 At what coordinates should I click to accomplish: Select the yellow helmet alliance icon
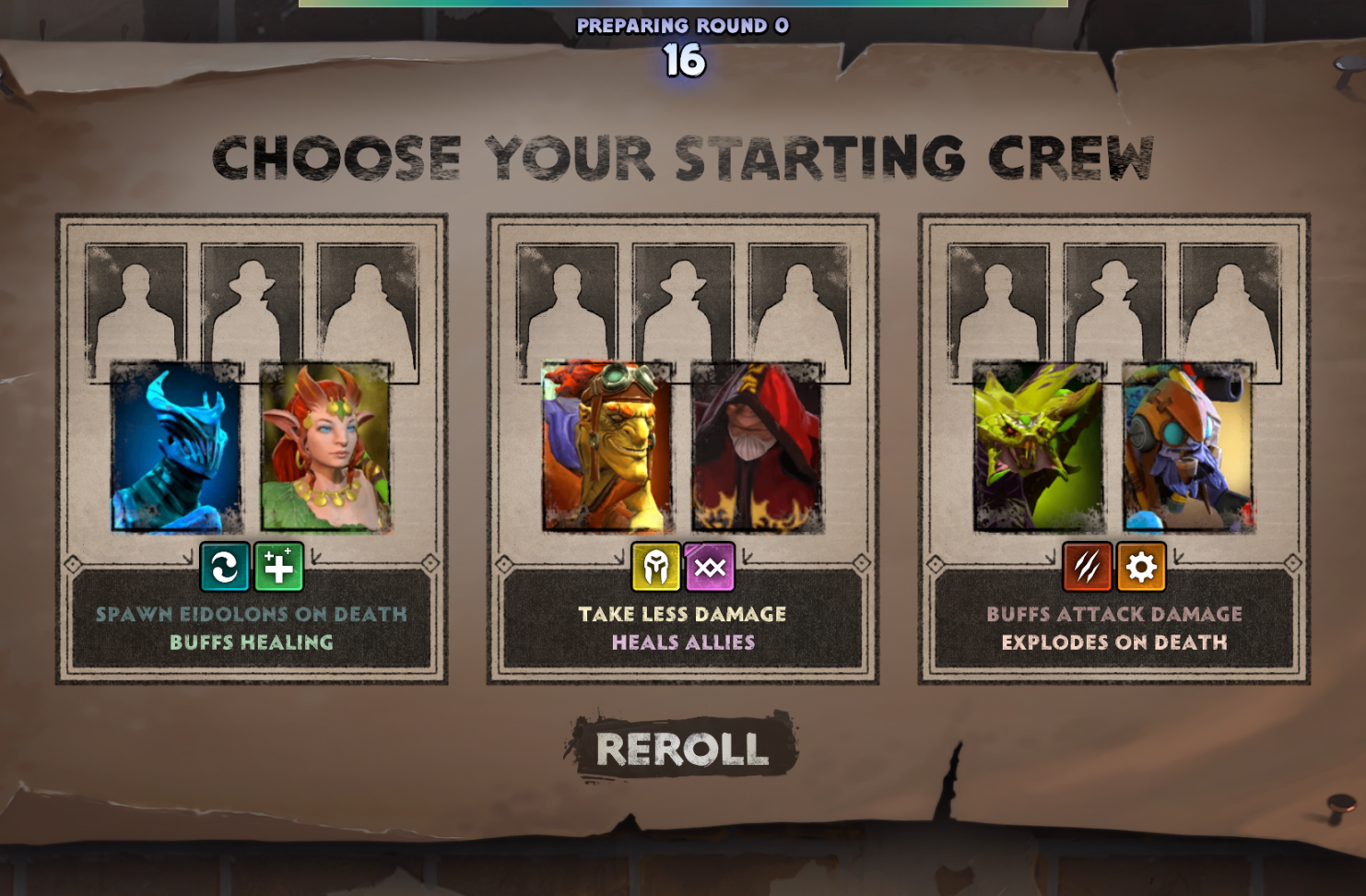[x=655, y=567]
